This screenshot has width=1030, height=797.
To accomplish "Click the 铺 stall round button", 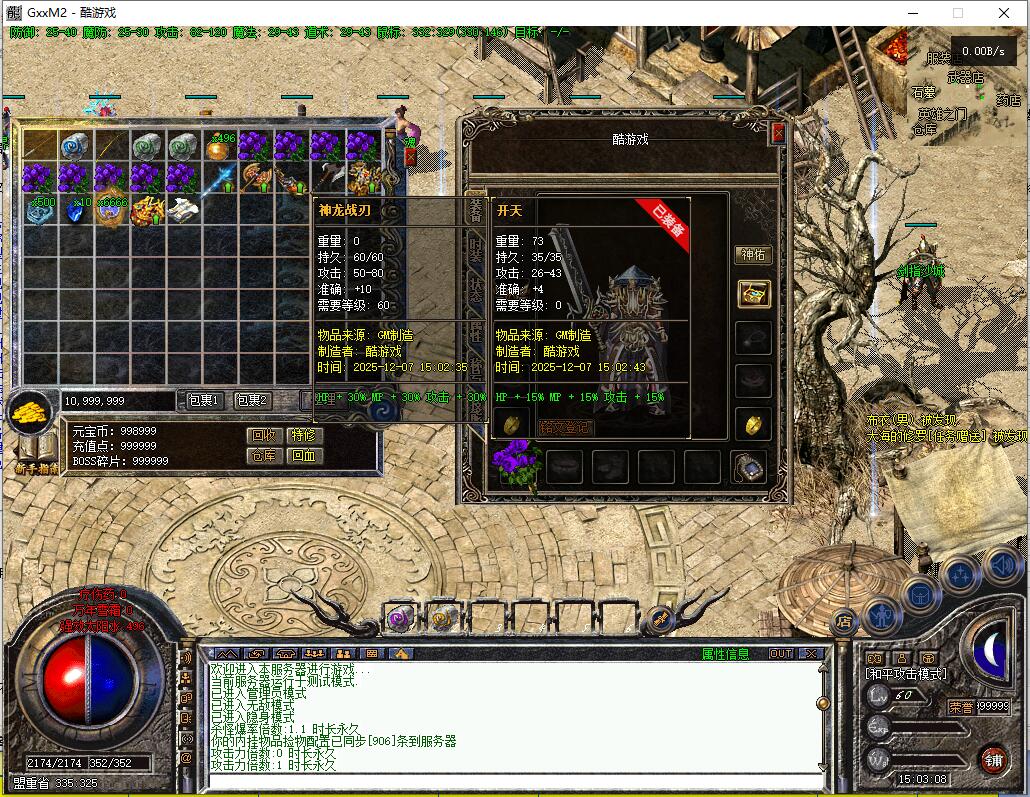I will tap(993, 759).
